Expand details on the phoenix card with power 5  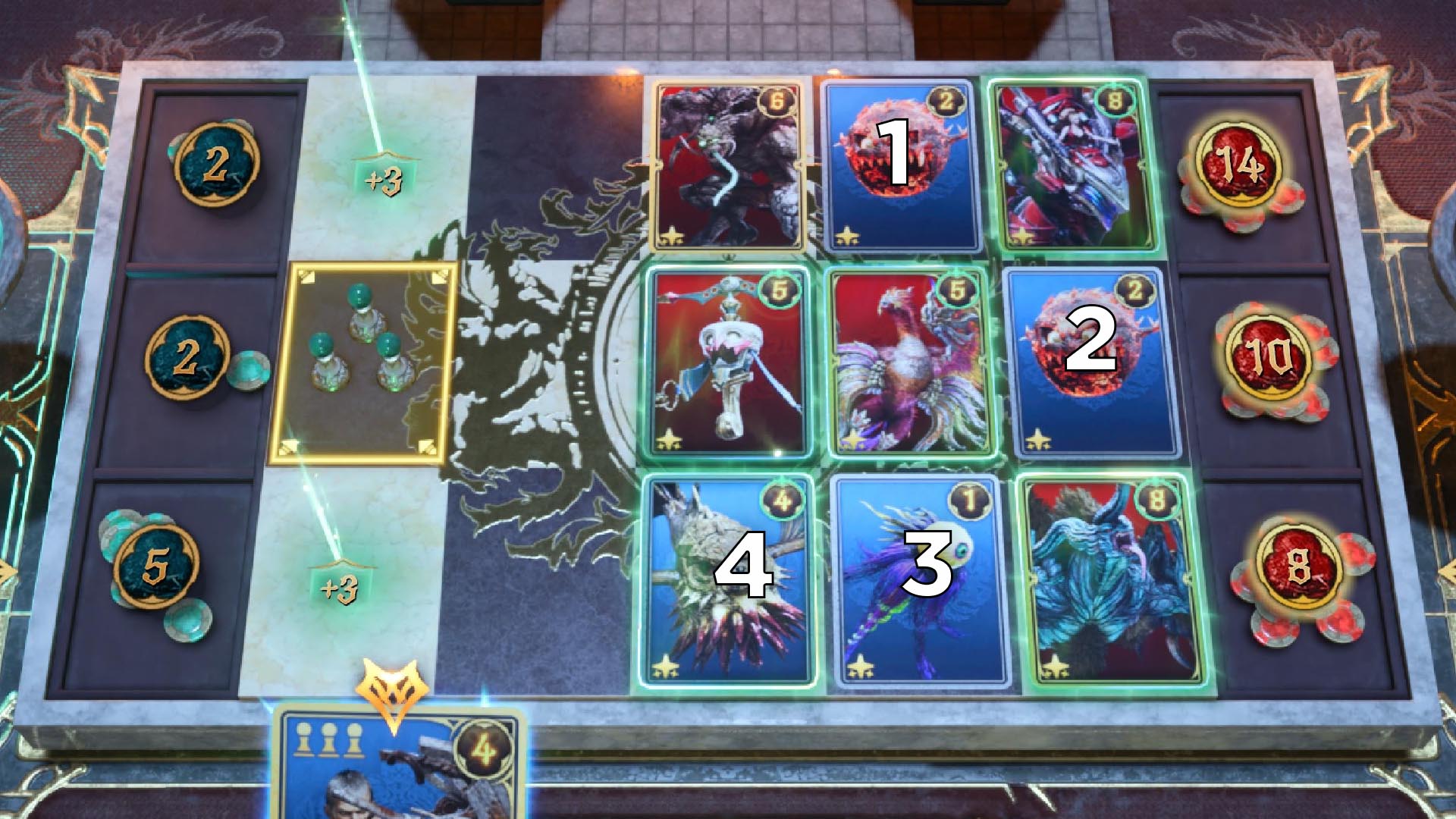(x=908, y=364)
